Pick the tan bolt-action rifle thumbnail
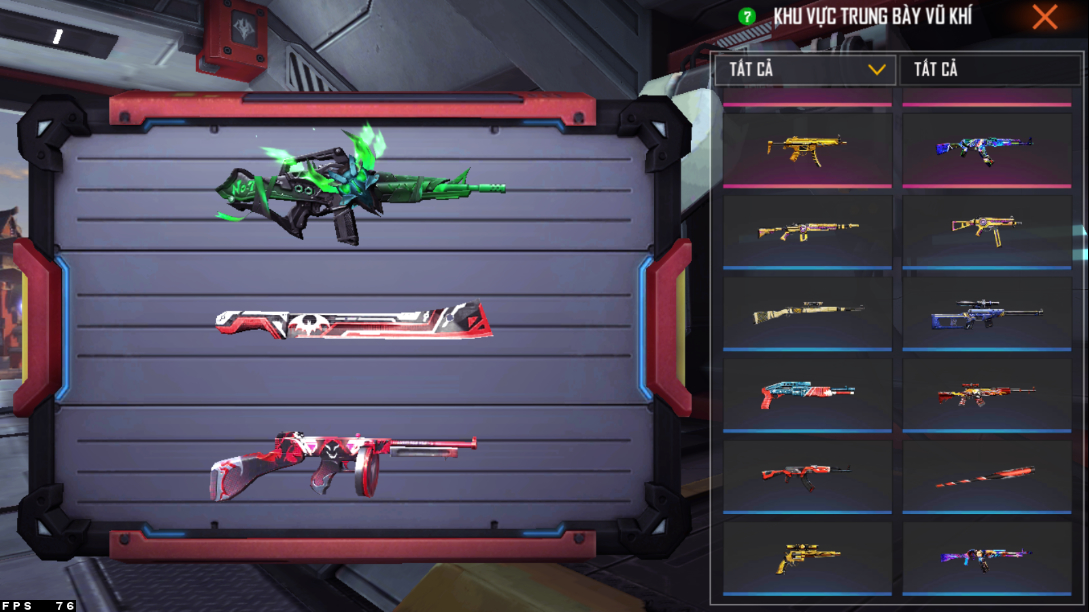The width and height of the screenshot is (1089, 612). (806, 313)
